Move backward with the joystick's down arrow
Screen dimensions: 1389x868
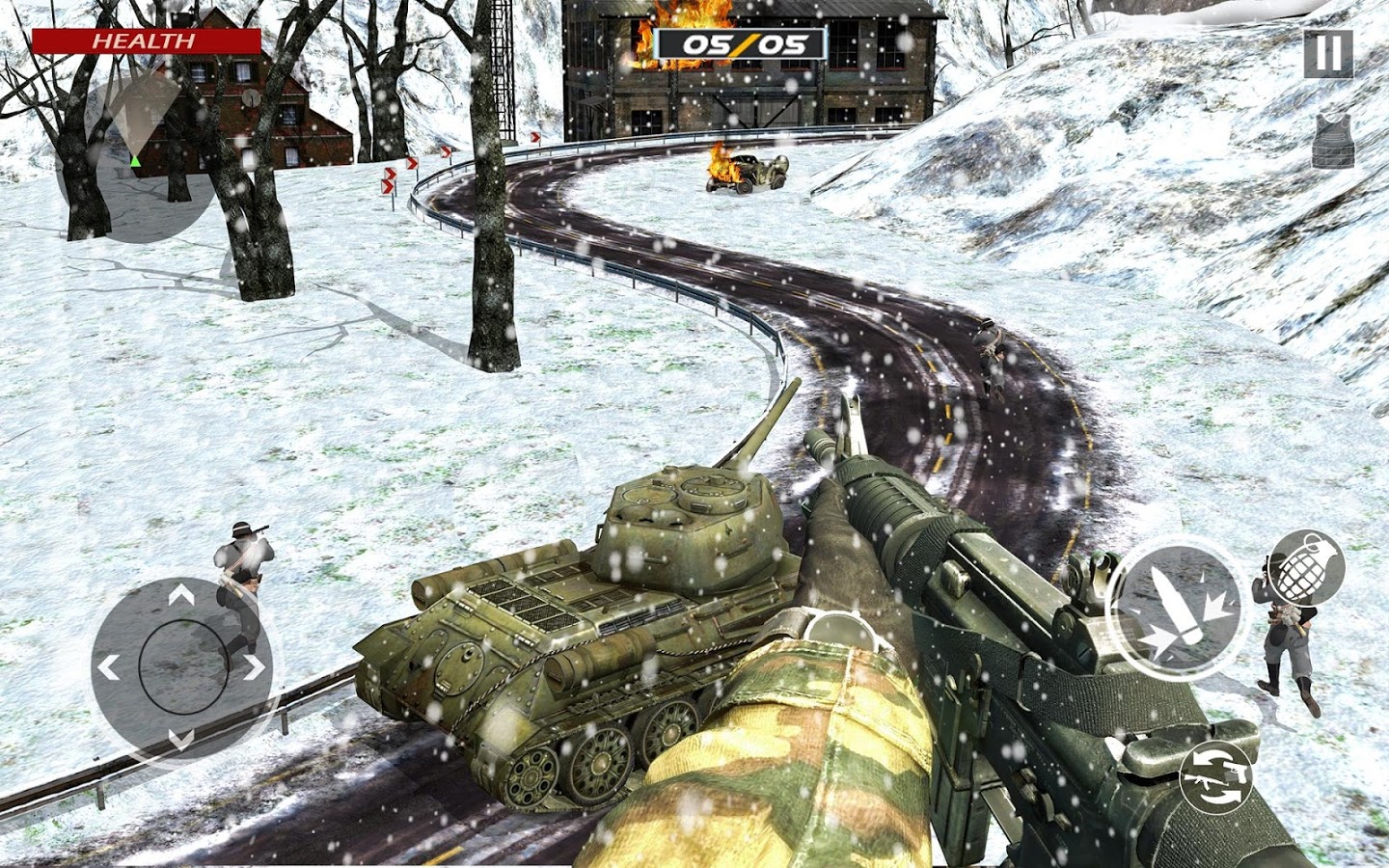[180, 739]
